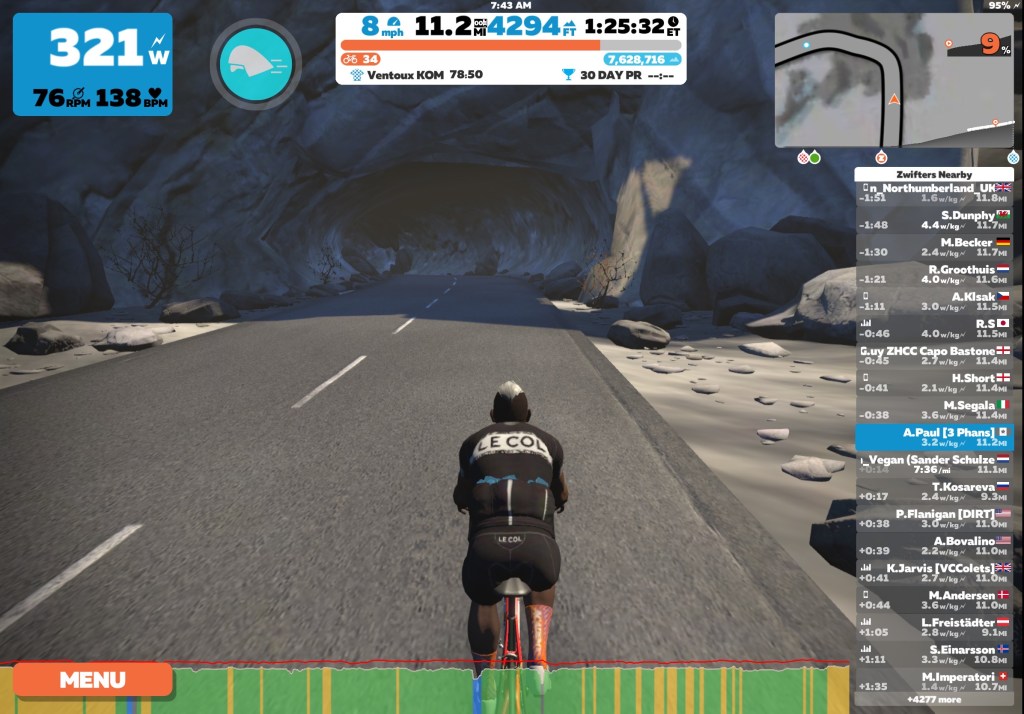
Task: Select T.Kosareva in Zwifters Nearby
Action: (934, 491)
